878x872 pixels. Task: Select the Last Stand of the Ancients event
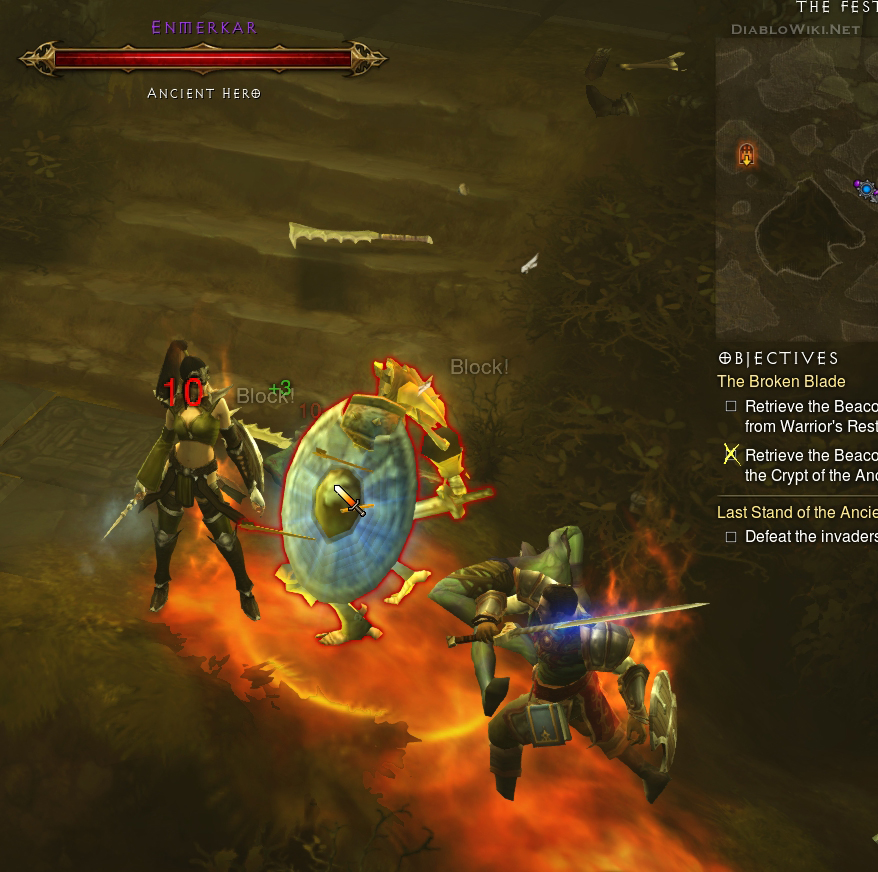796,512
